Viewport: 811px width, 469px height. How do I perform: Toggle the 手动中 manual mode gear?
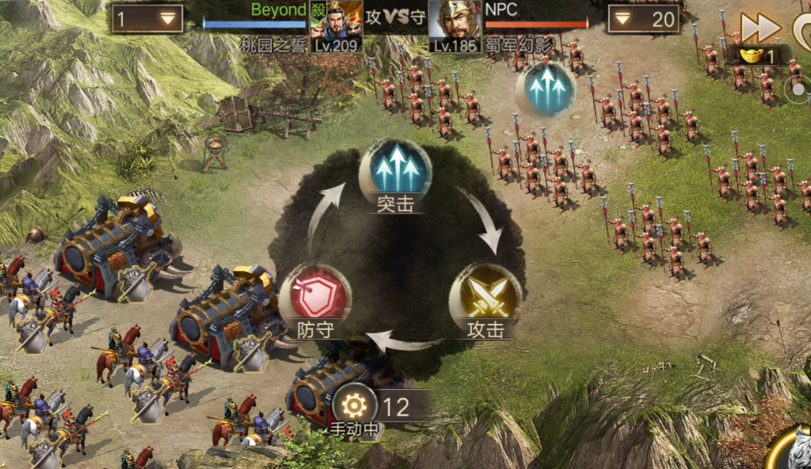[x=353, y=407]
